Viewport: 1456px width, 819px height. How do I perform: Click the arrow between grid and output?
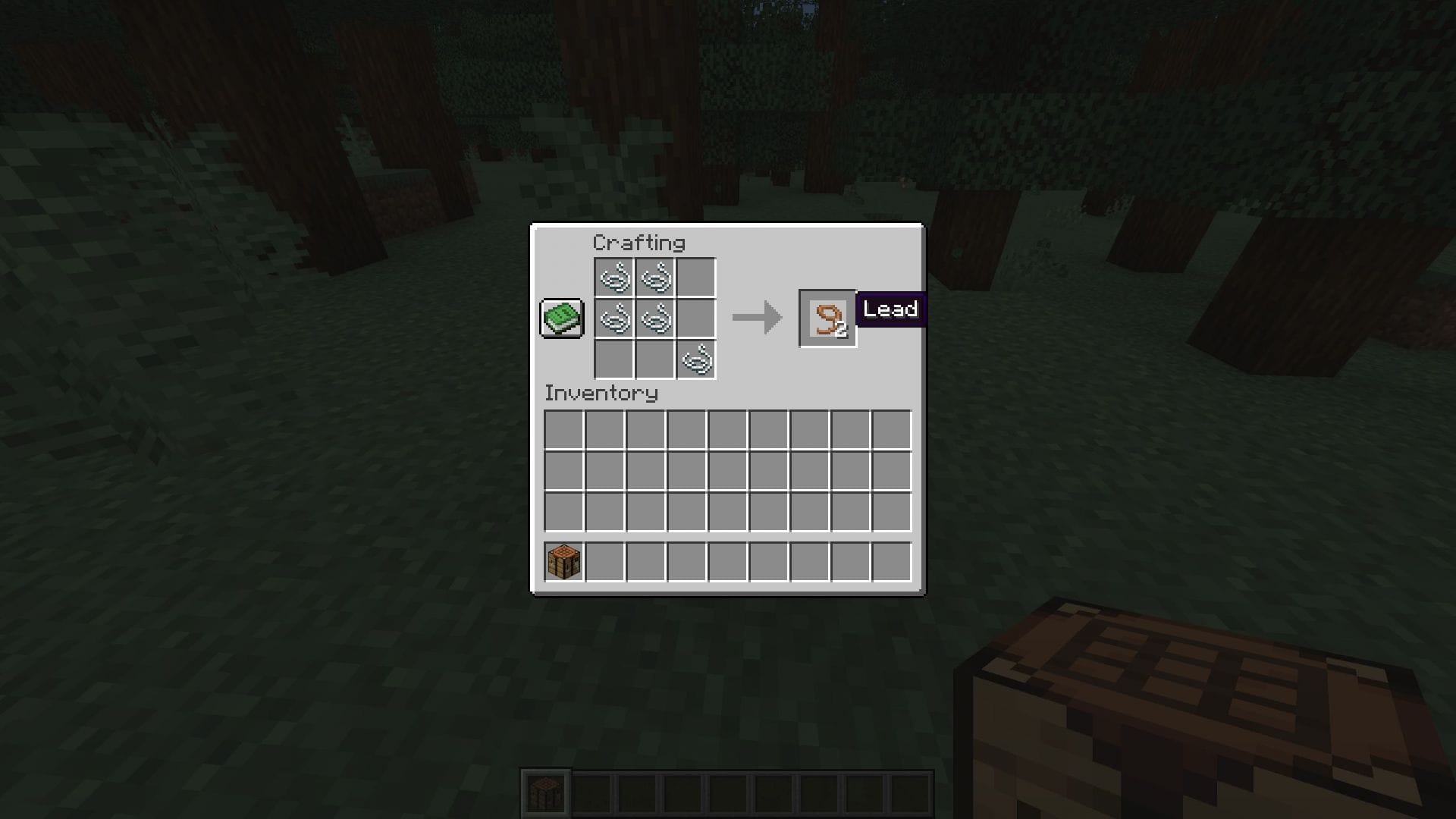coord(756,318)
